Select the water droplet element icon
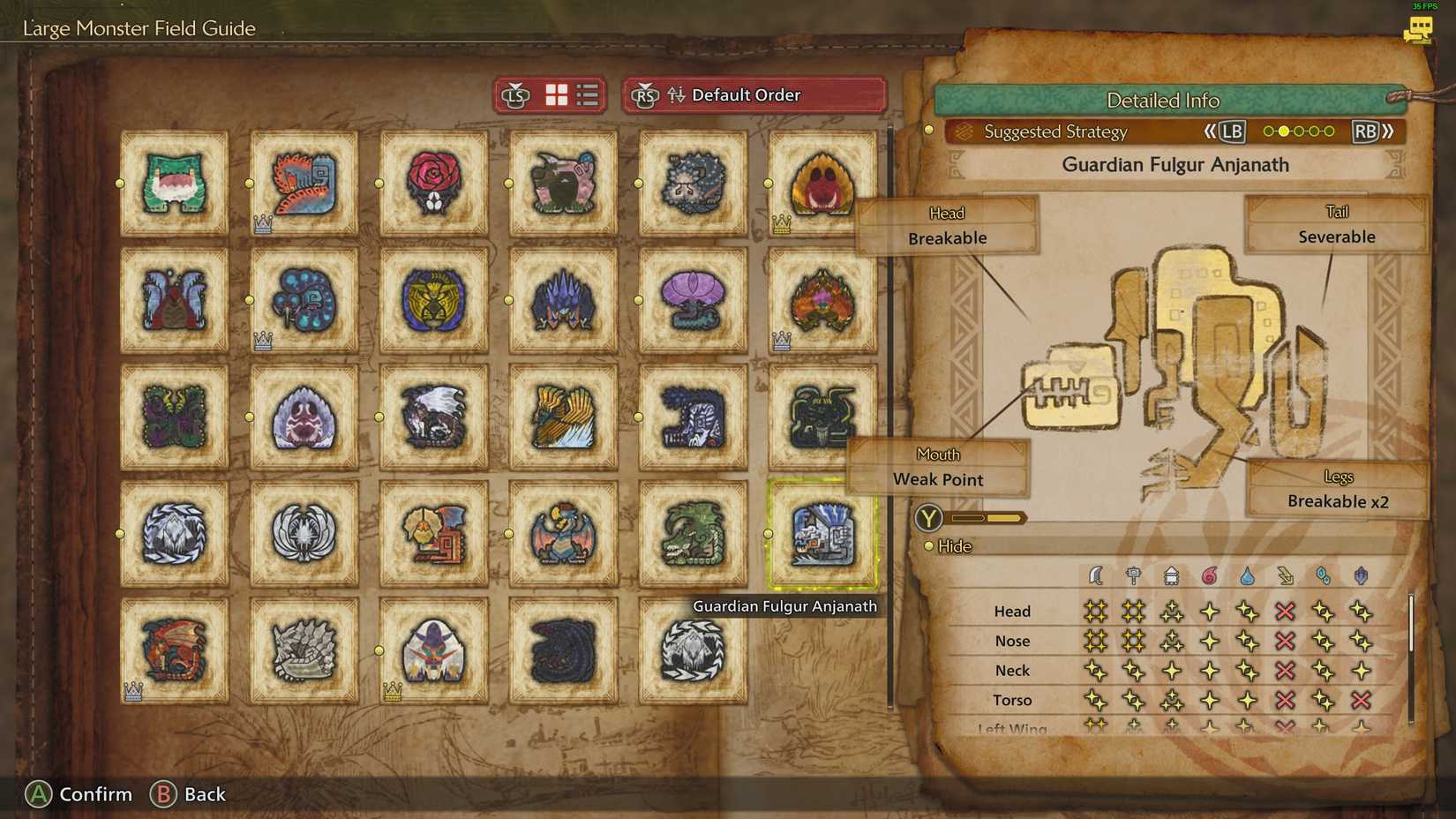The image size is (1456, 819). (1247, 575)
